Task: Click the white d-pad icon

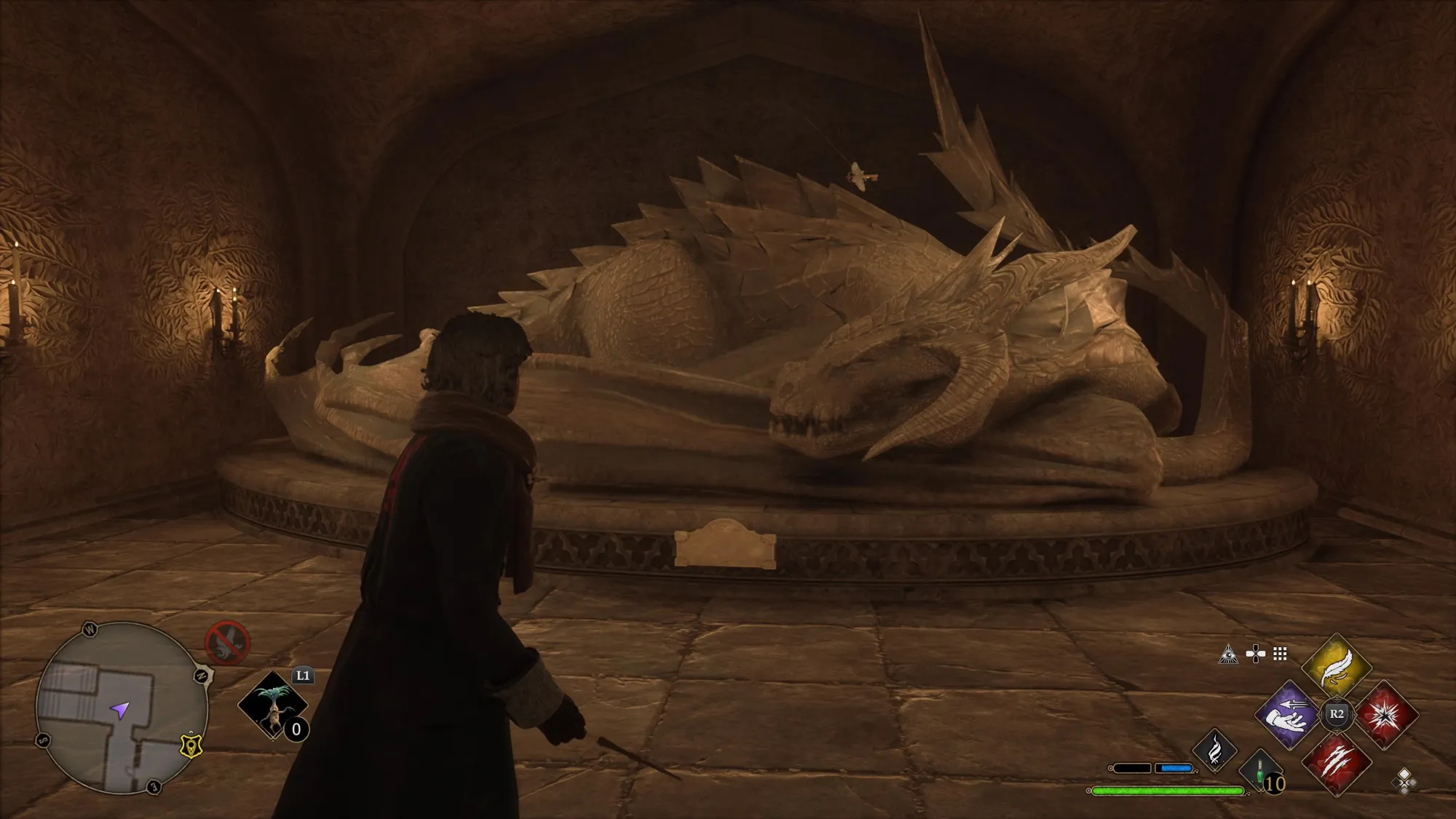Action: 1256,654
